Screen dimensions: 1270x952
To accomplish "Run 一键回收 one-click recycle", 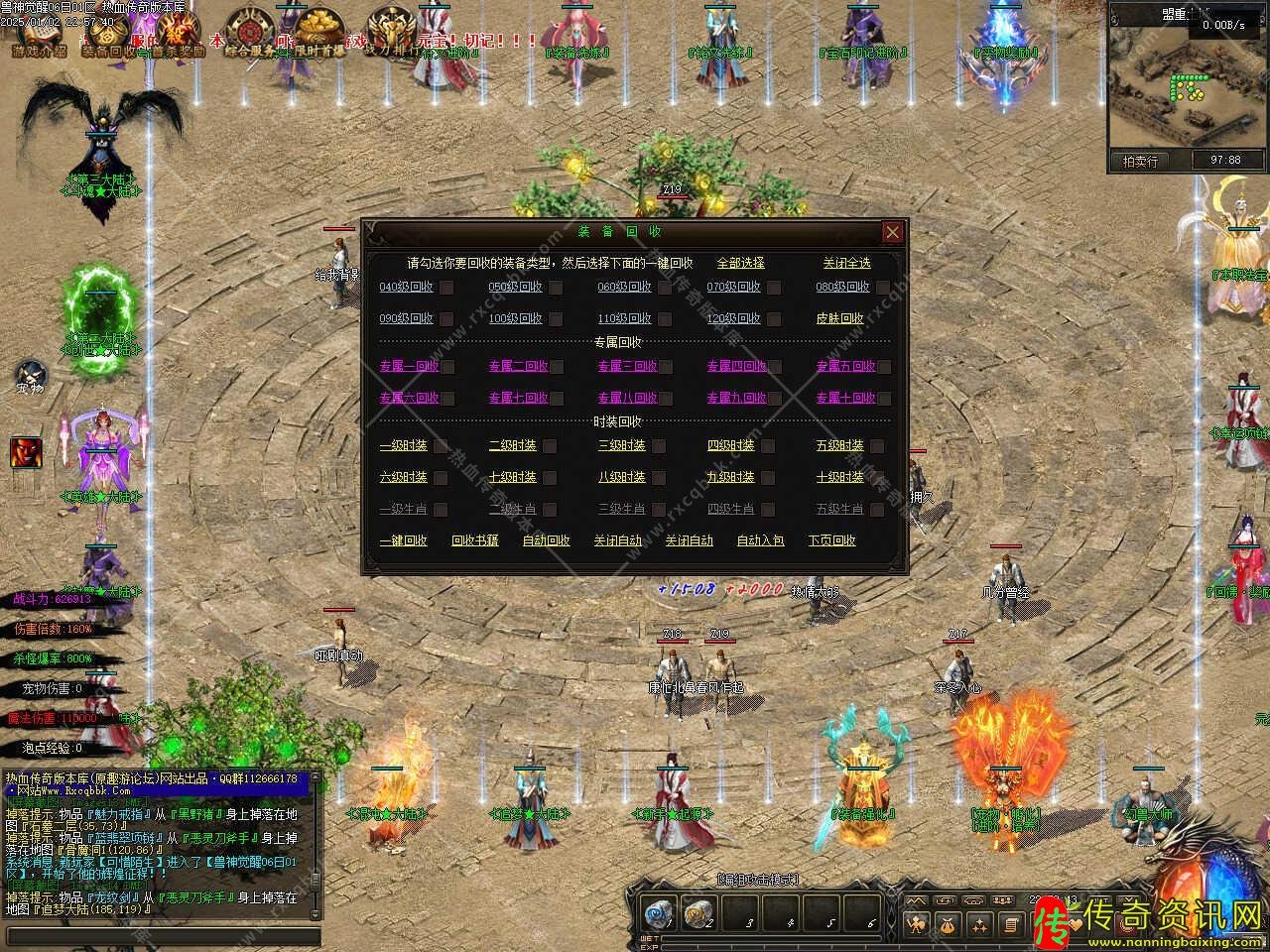I will pos(403,540).
